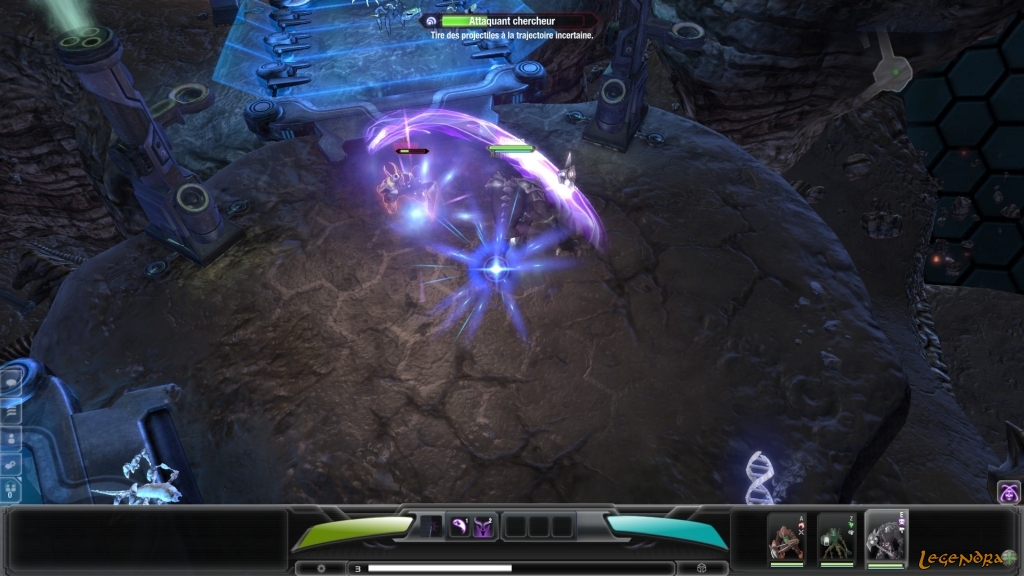Switch to the green plant hero portrait
The width and height of the screenshot is (1024, 576).
coord(834,538)
